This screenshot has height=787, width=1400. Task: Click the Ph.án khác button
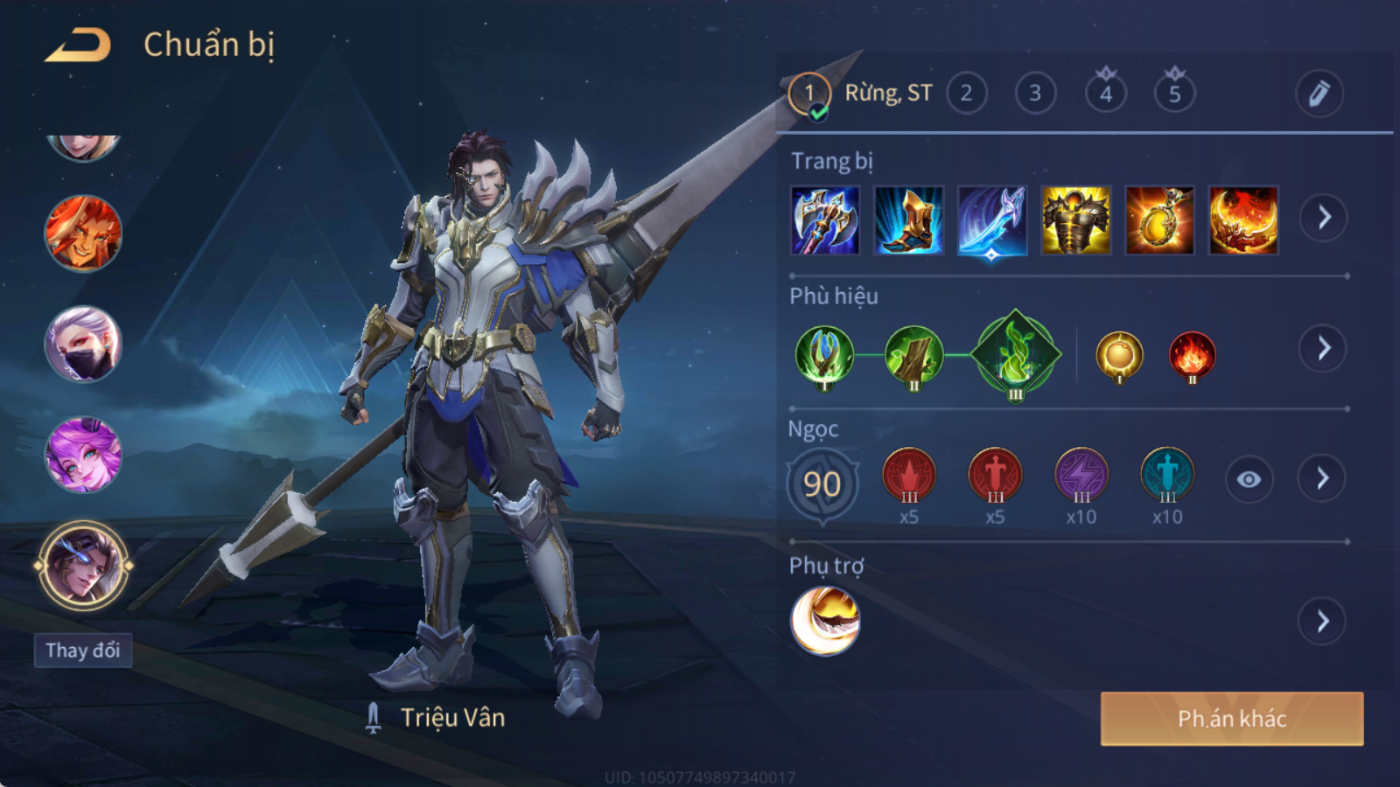(x=1232, y=719)
